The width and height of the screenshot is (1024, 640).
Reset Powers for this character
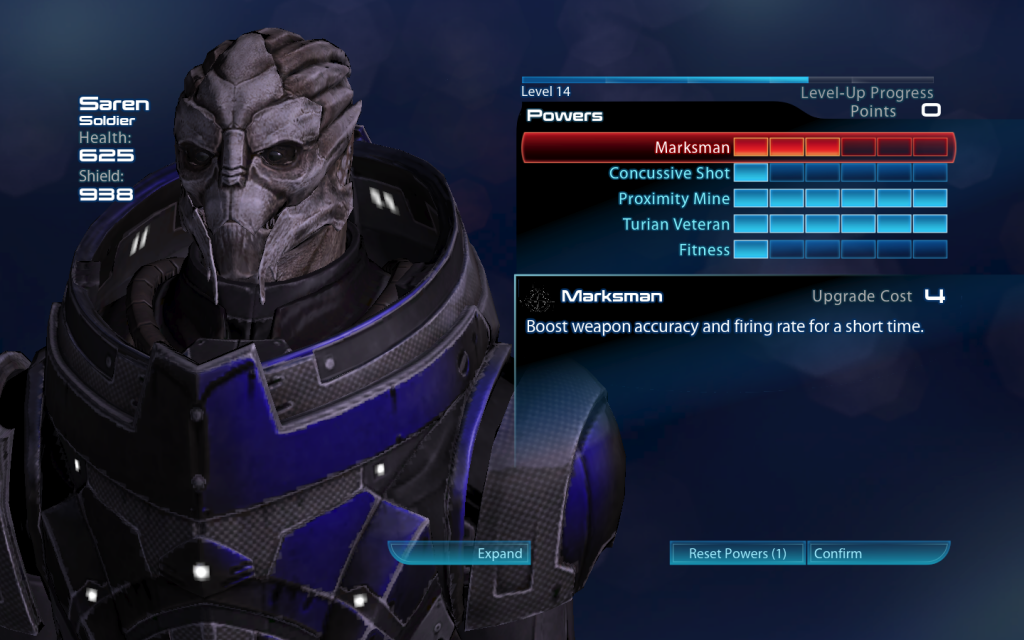tap(737, 553)
